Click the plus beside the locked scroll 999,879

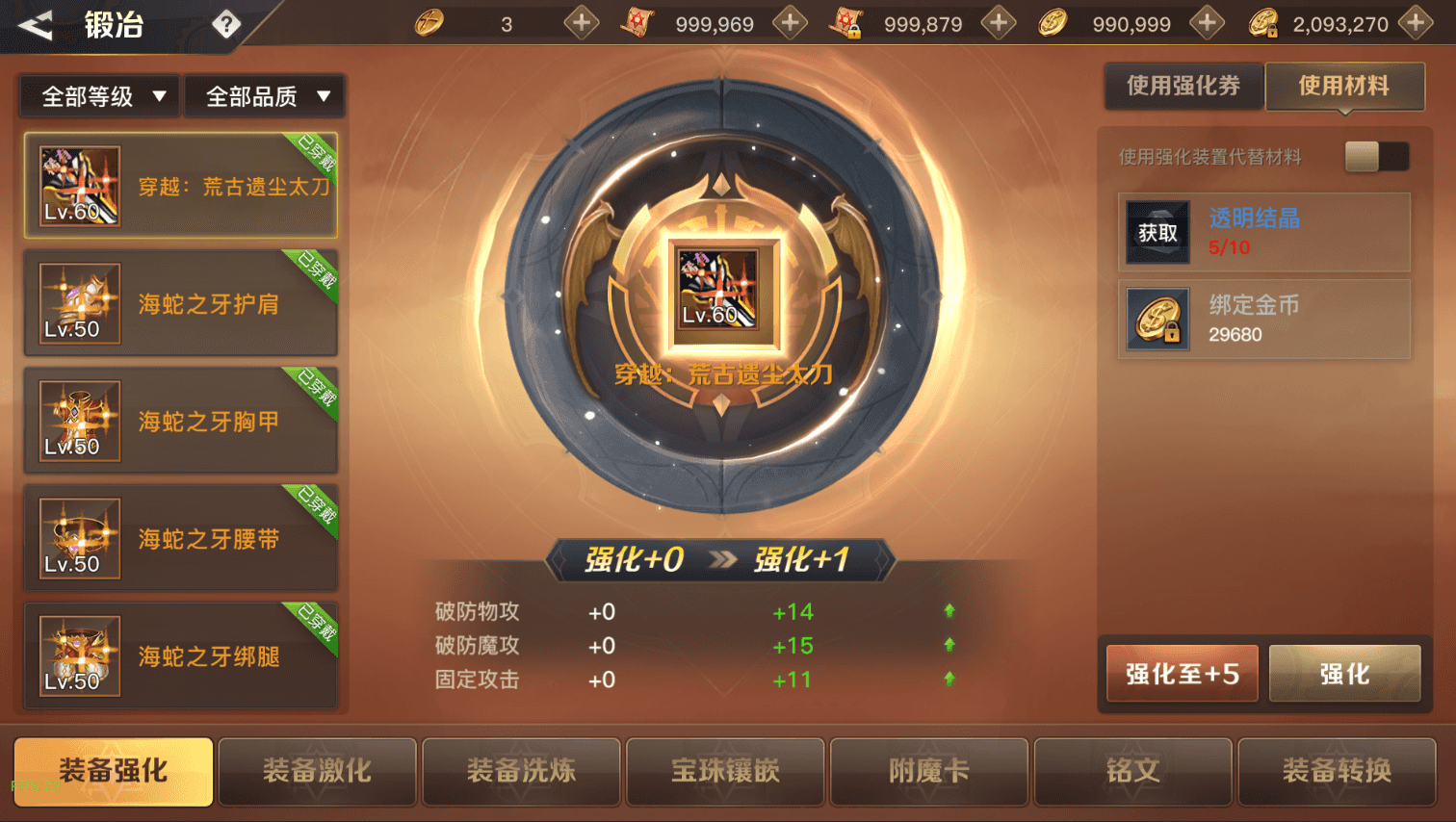[998, 23]
